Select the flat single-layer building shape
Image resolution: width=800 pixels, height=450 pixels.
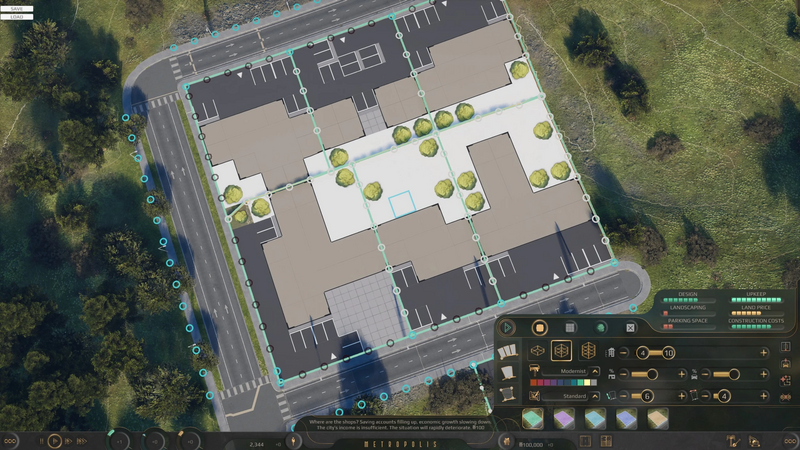point(537,351)
